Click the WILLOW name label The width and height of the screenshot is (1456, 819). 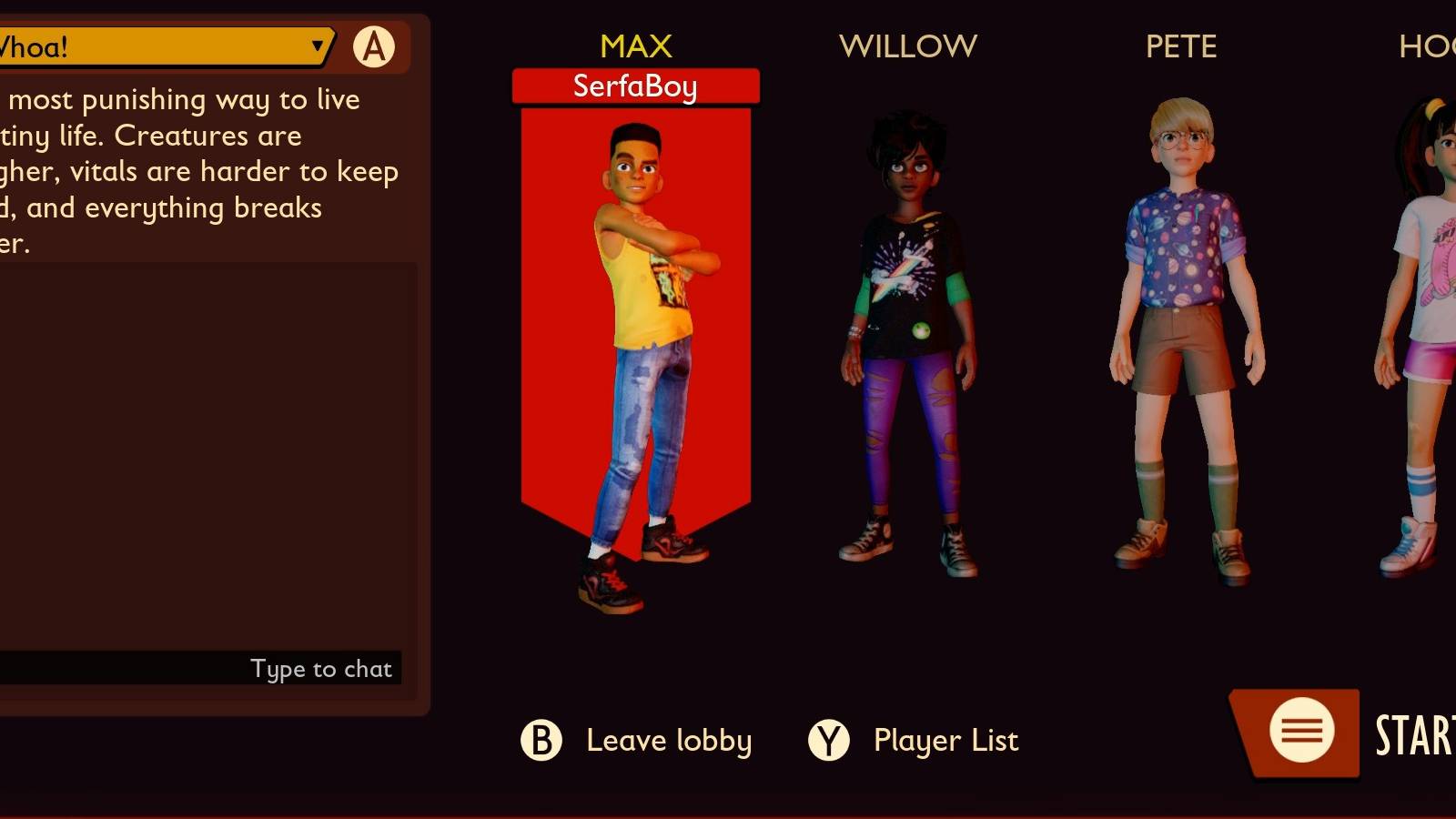909,45
